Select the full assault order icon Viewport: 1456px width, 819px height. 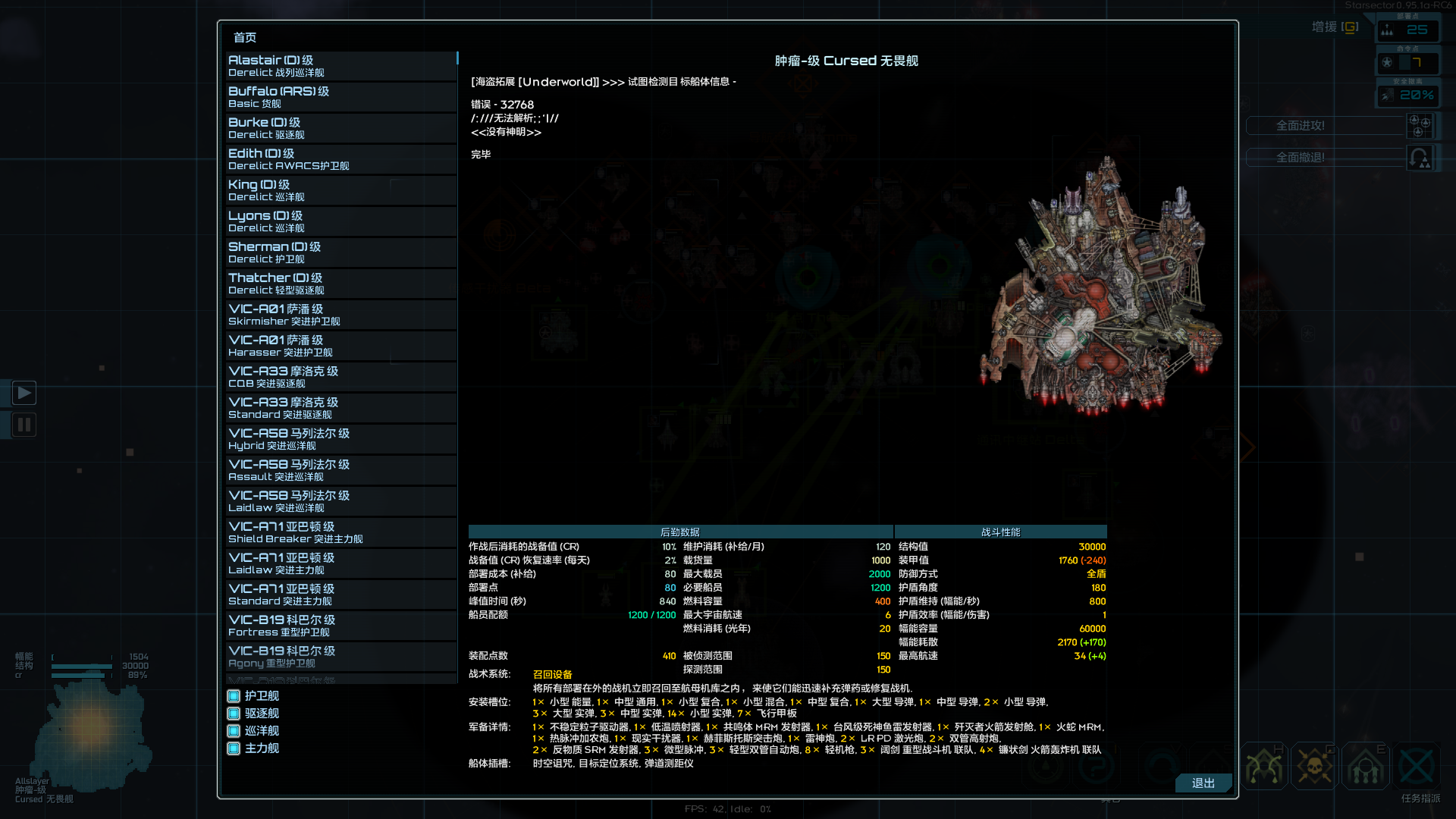pos(1420,127)
